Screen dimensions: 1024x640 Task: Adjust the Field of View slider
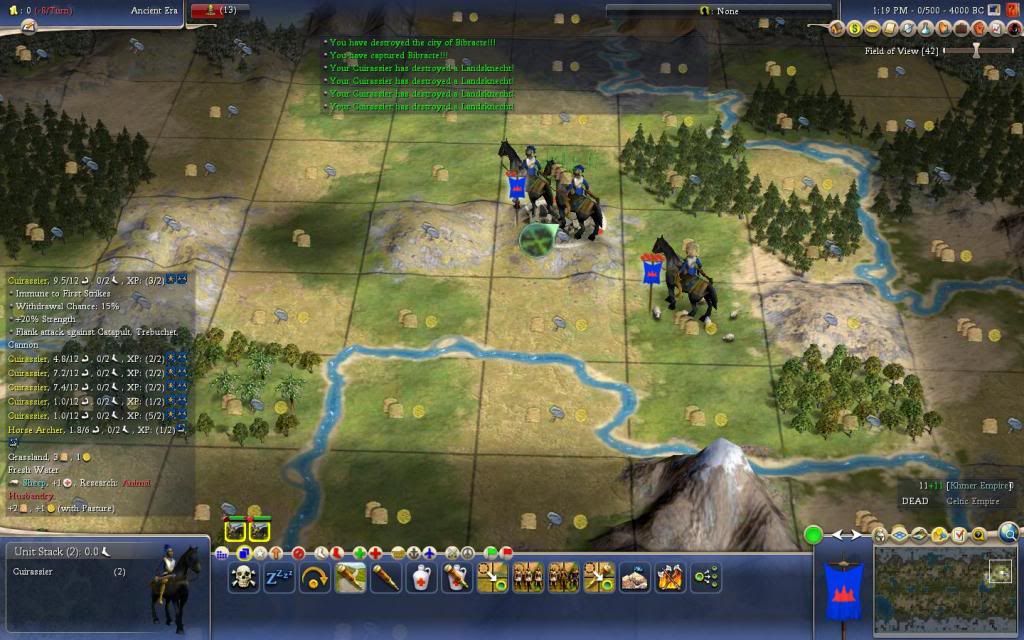click(977, 49)
